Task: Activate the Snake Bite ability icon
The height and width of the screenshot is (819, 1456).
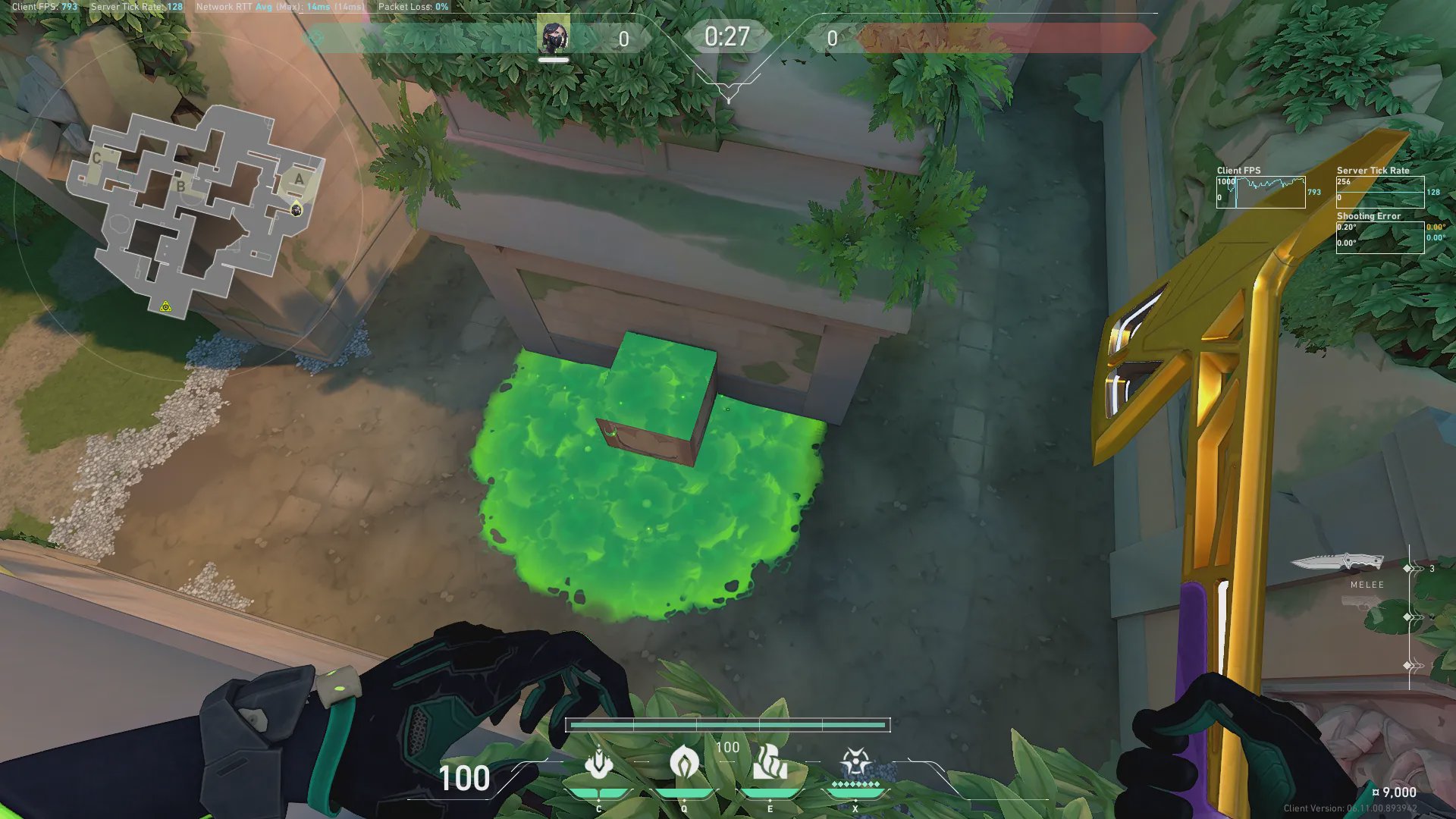Action: point(599,764)
